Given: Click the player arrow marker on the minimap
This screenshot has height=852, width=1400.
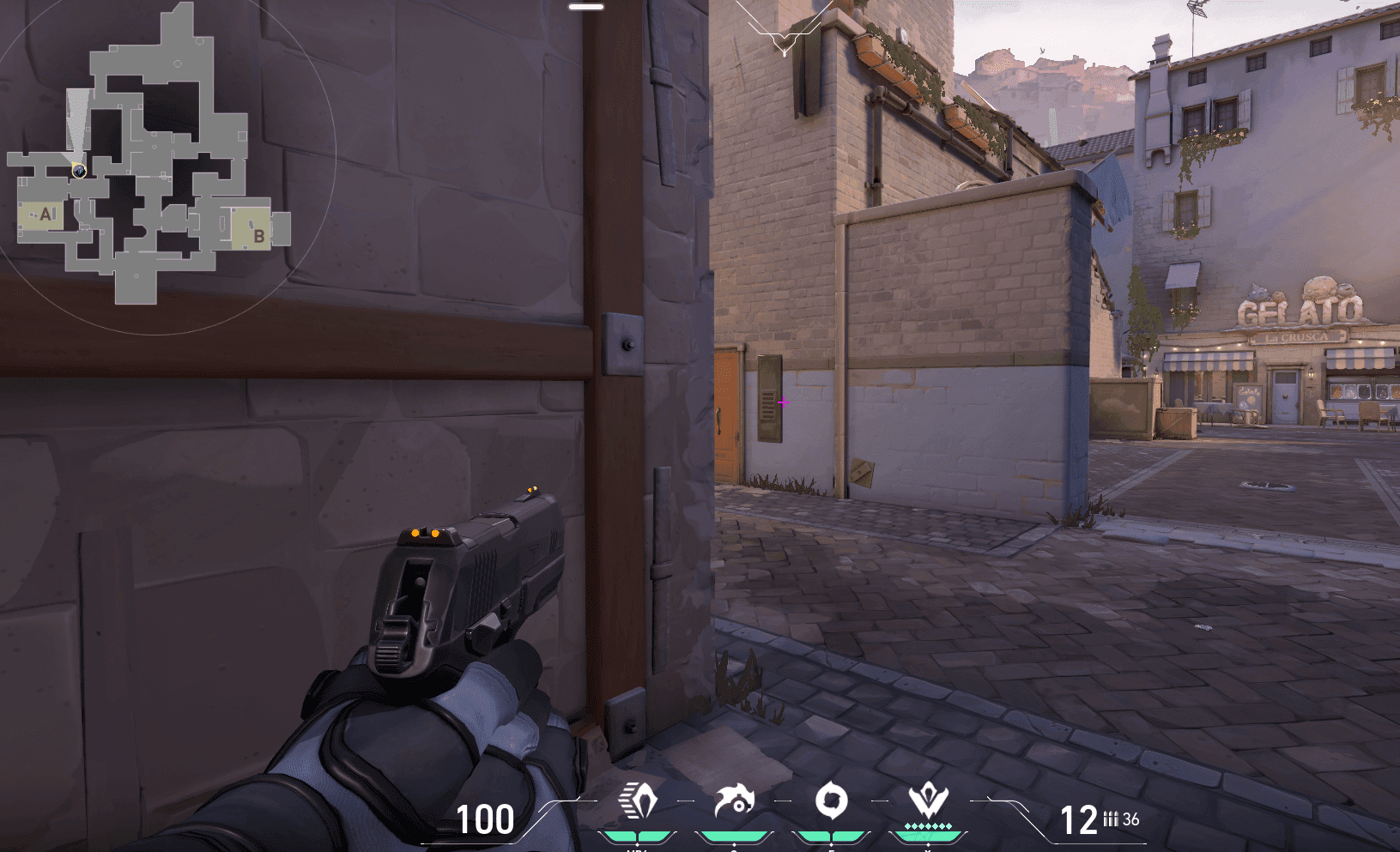Looking at the screenshot, I should pos(78,170).
